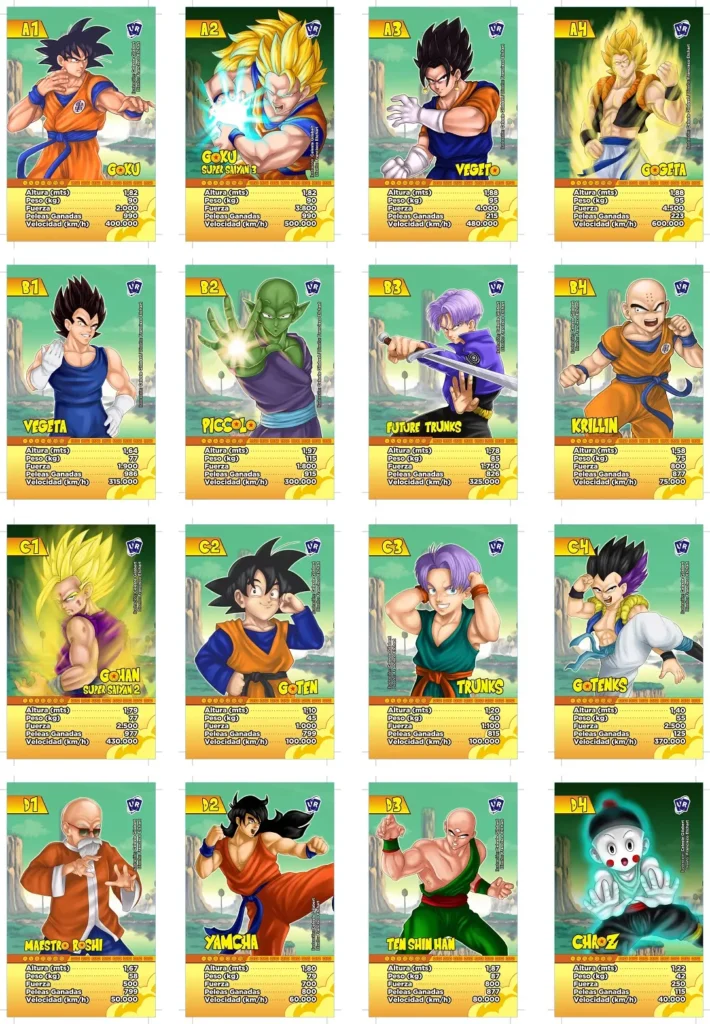Pick the Maestro Roshi card
This screenshot has height=1024, width=710.
(x=81, y=899)
